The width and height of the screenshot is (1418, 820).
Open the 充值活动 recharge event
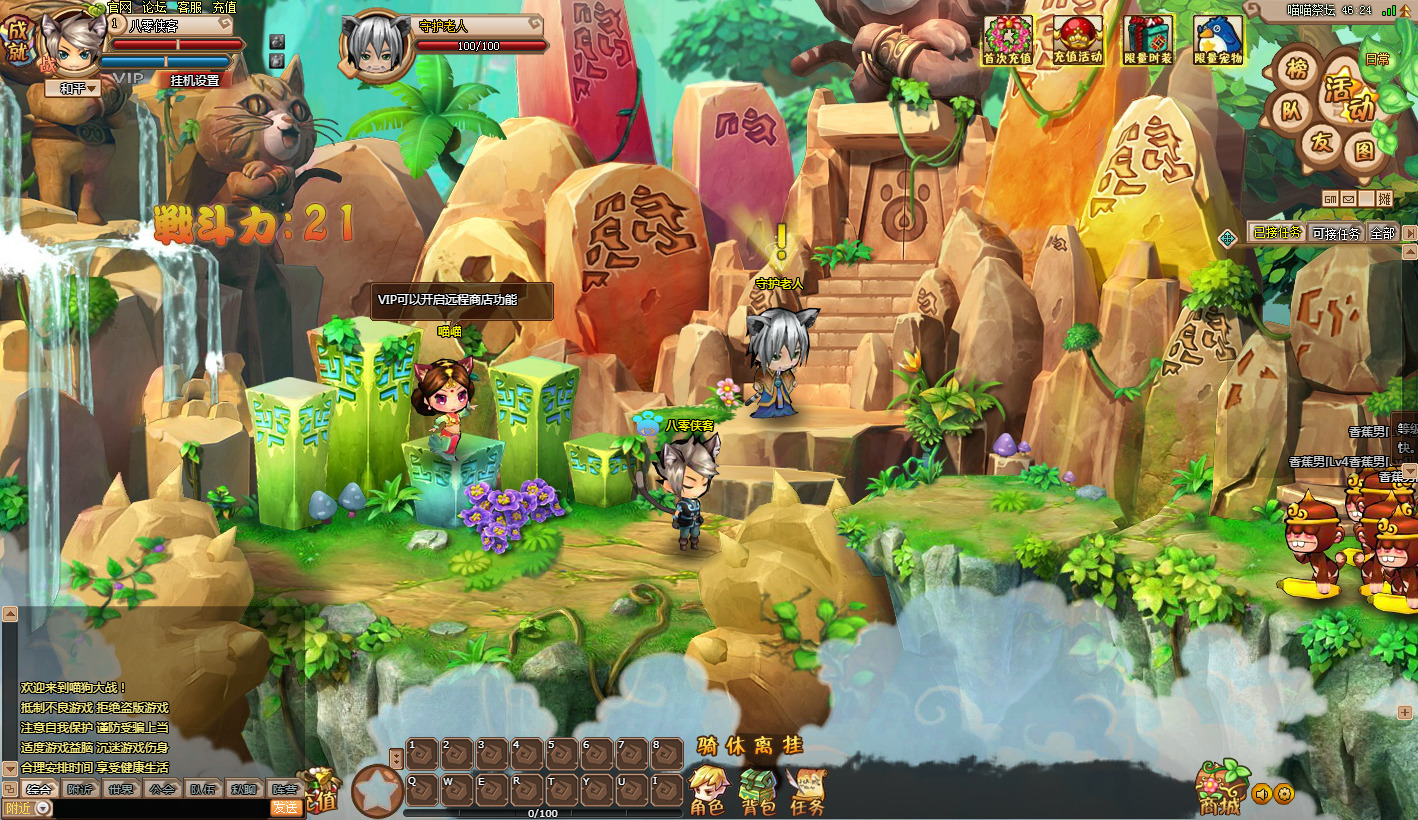(x=1078, y=40)
